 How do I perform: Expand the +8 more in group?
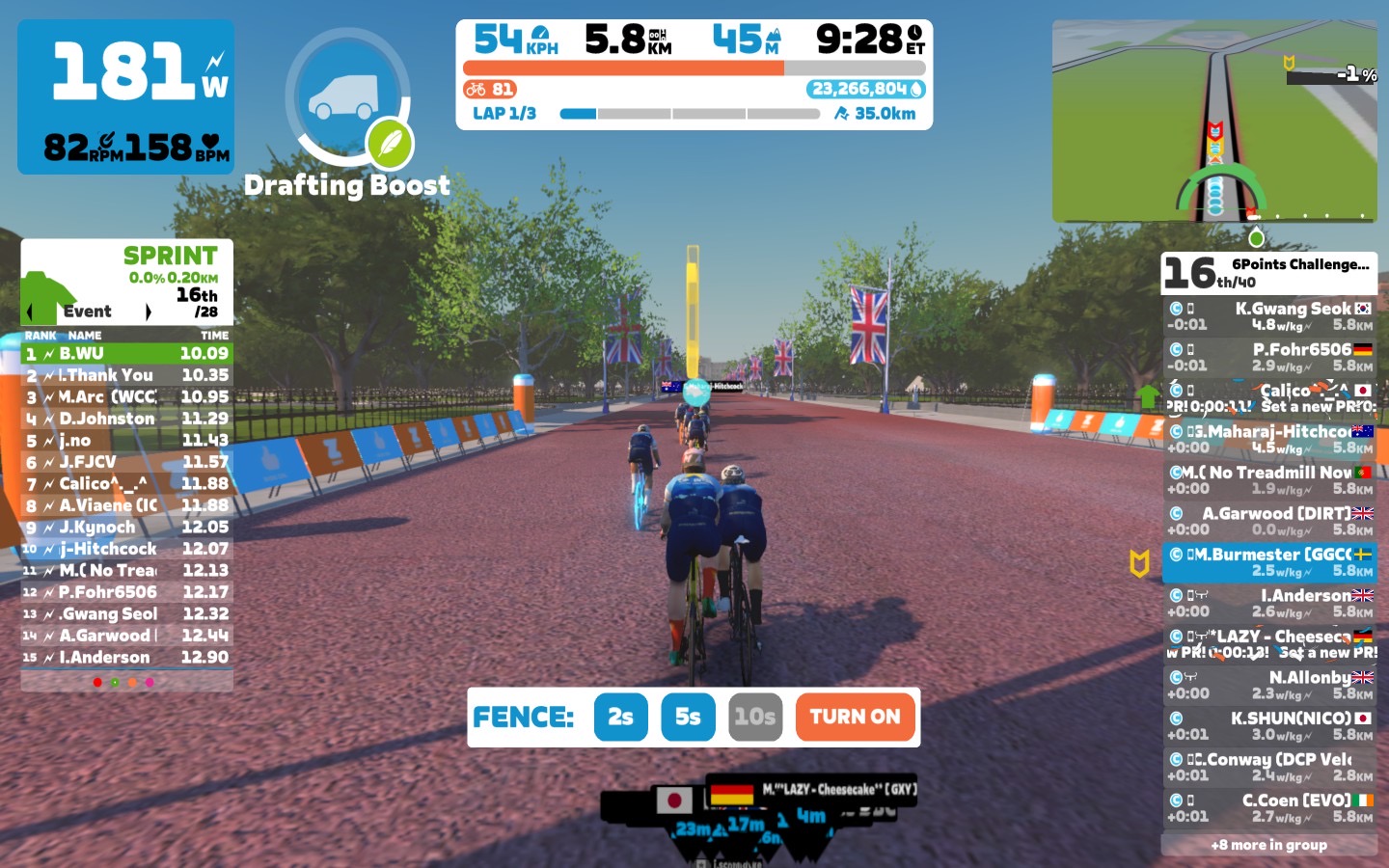1268,845
